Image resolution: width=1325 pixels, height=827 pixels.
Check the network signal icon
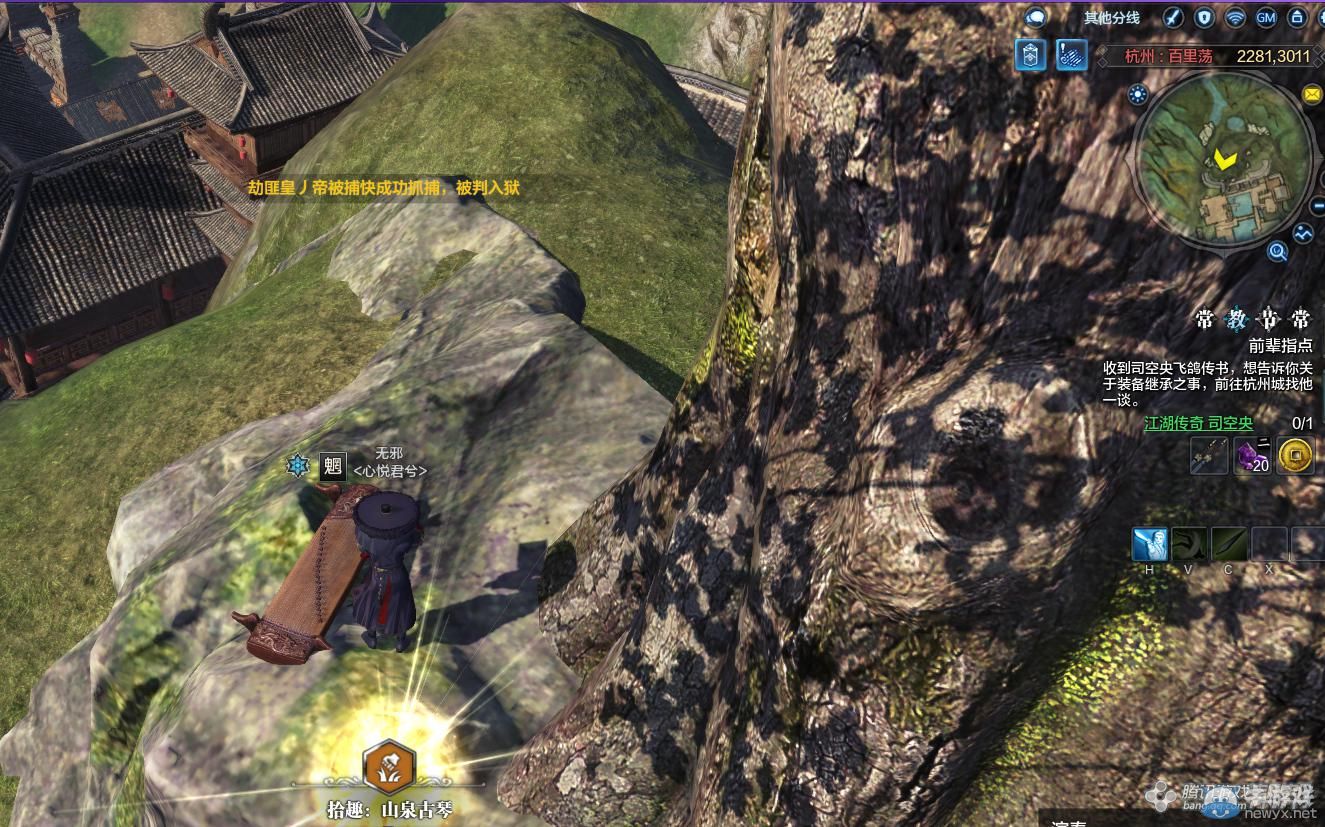[x=1236, y=18]
